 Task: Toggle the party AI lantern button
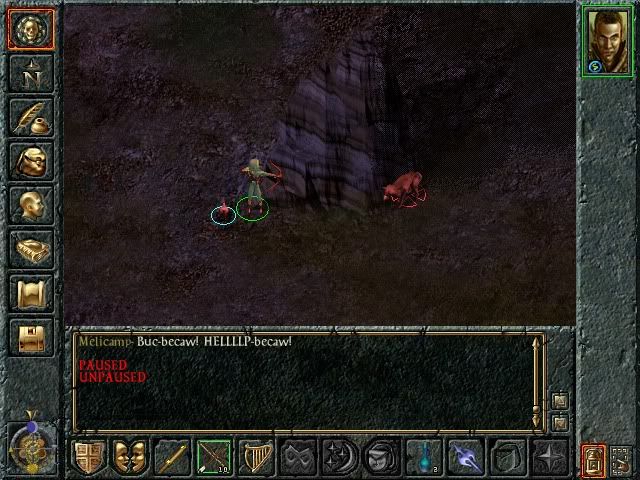tap(592, 460)
